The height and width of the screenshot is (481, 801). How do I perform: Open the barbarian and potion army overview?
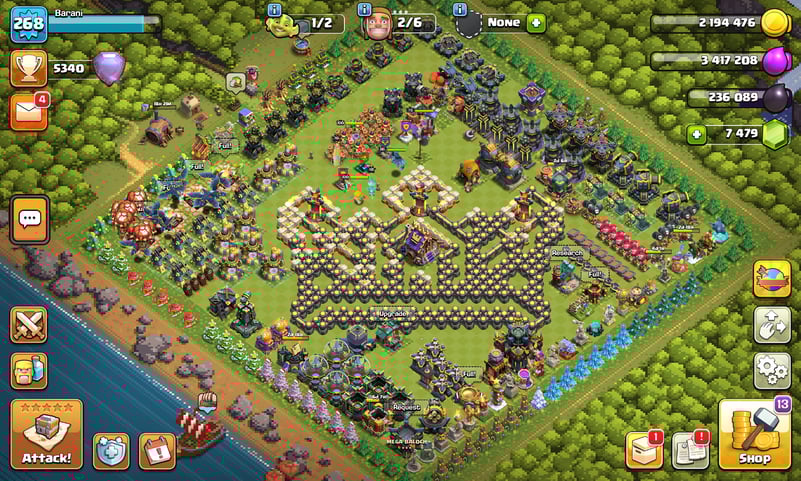coord(29,371)
